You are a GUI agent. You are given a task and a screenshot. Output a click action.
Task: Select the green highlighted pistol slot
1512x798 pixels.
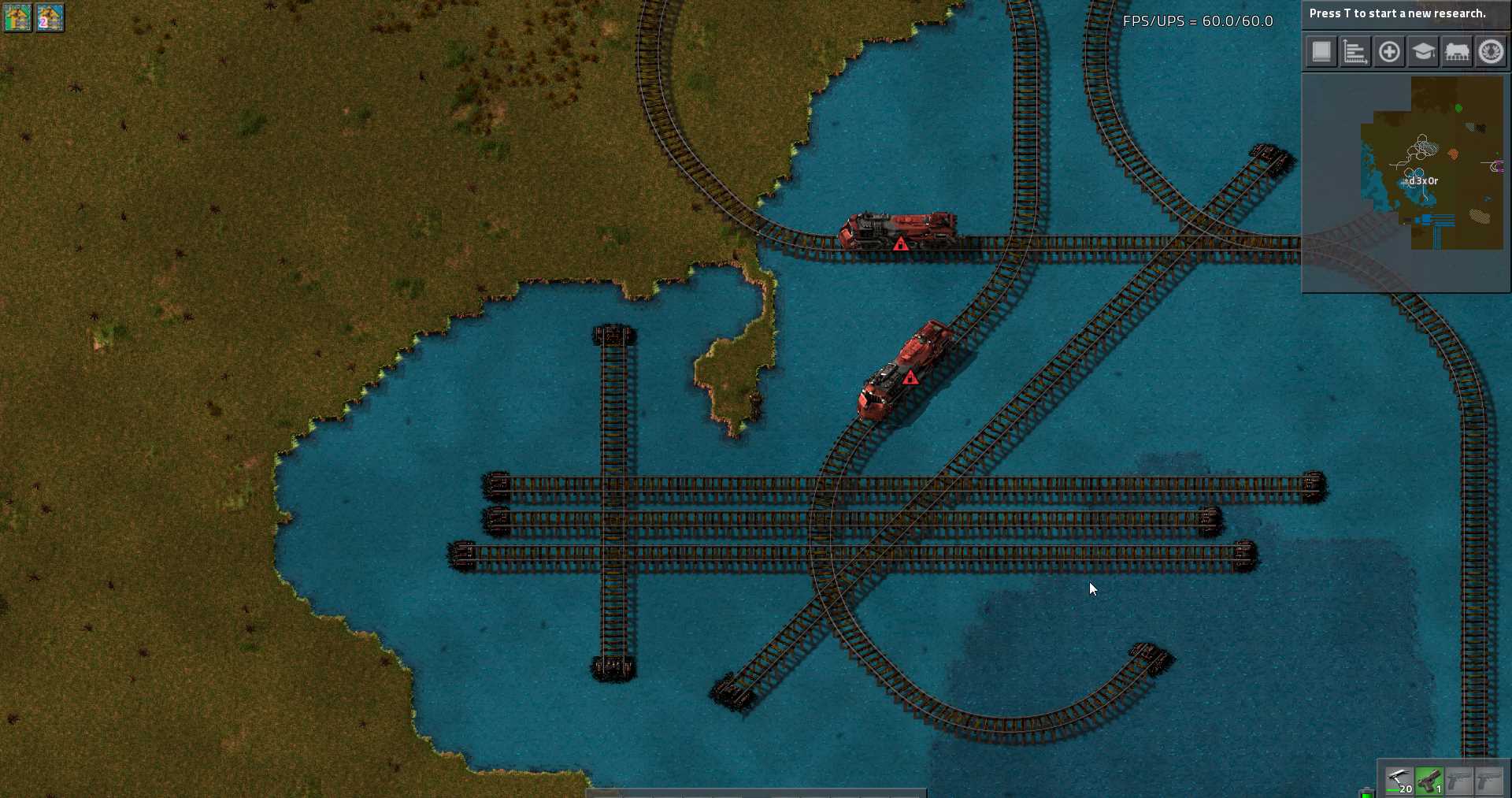coord(1429,781)
